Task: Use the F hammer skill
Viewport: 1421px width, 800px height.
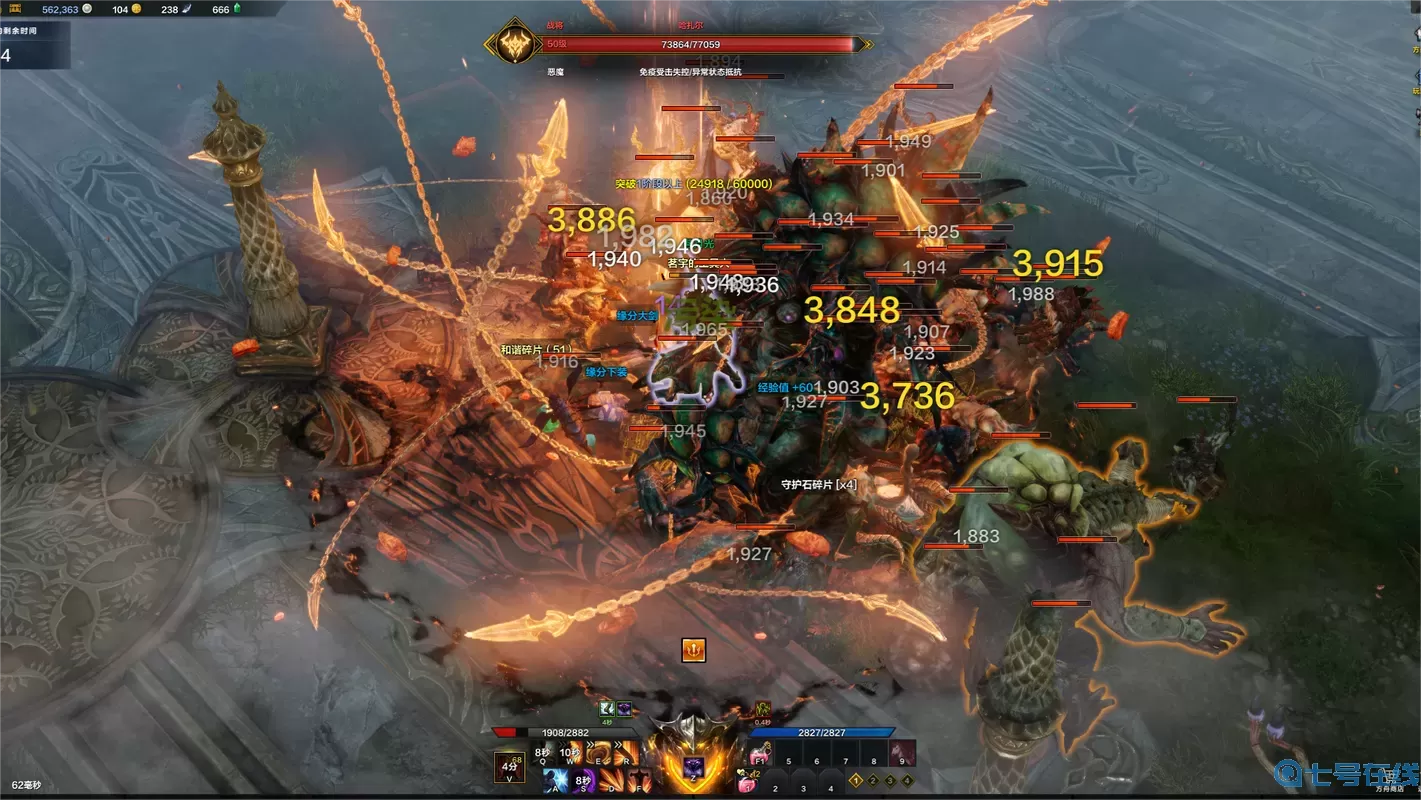Action: click(x=640, y=781)
